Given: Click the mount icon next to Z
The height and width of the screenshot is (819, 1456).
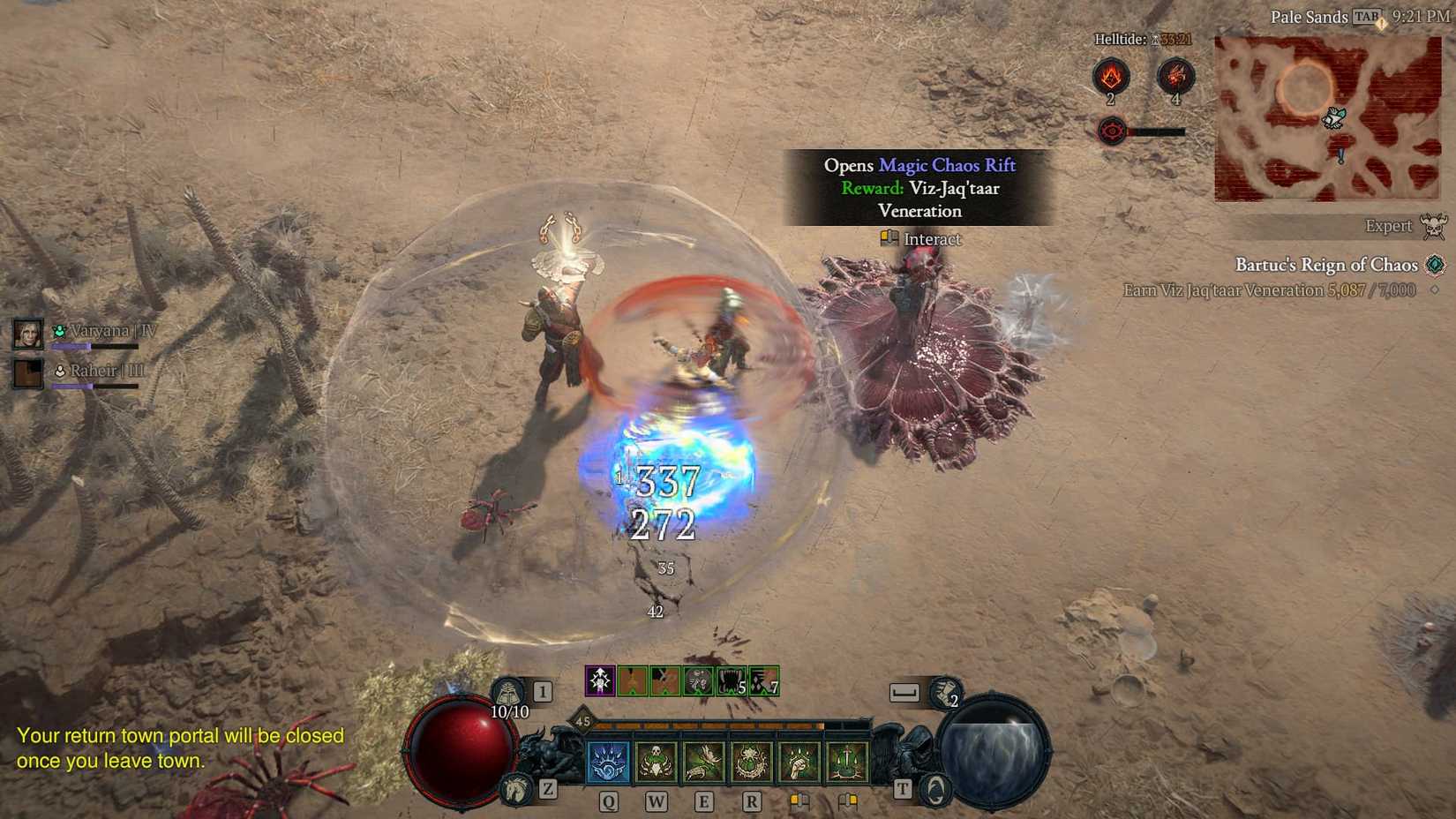Looking at the screenshot, I should point(516,787).
